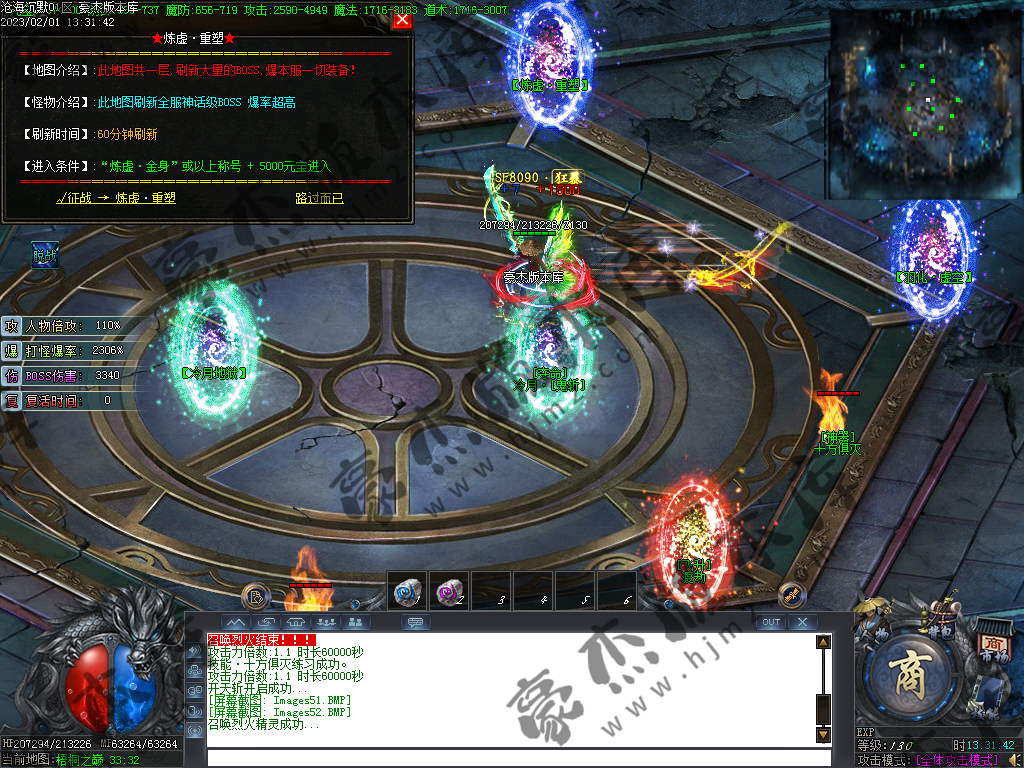This screenshot has width=1024, height=768.
Task: Activate the 脱战 button
Action: tap(45, 255)
